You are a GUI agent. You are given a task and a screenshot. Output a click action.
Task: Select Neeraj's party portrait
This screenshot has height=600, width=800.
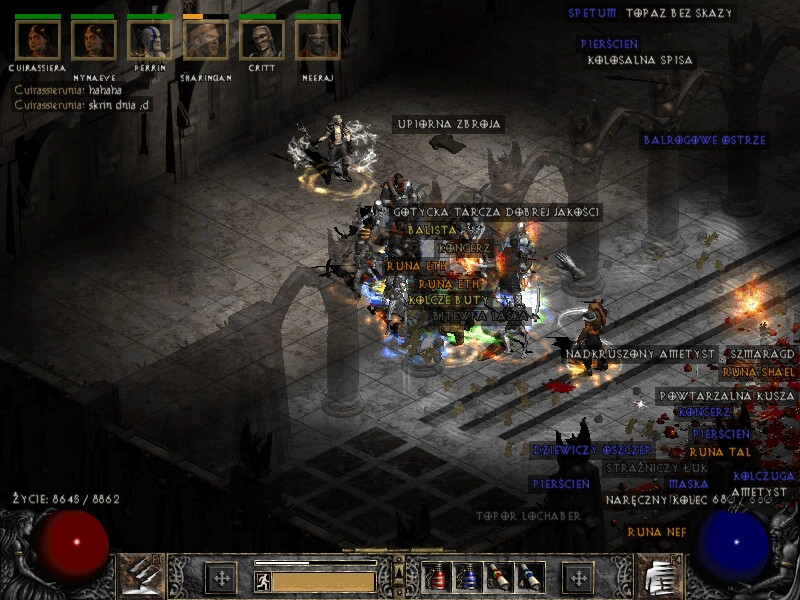pyautogui.click(x=318, y=40)
